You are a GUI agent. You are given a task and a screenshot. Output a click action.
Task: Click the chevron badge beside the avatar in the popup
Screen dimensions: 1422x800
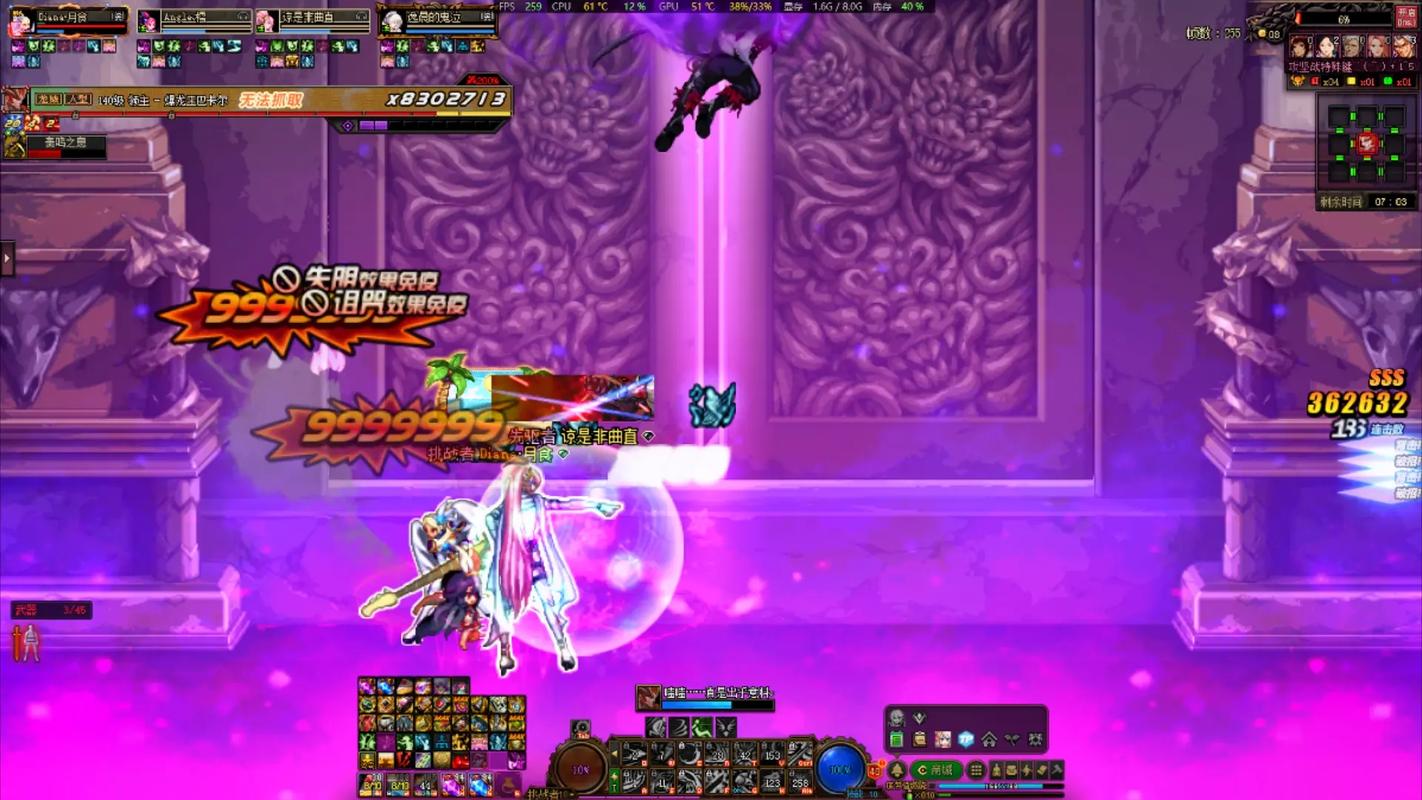point(919,718)
